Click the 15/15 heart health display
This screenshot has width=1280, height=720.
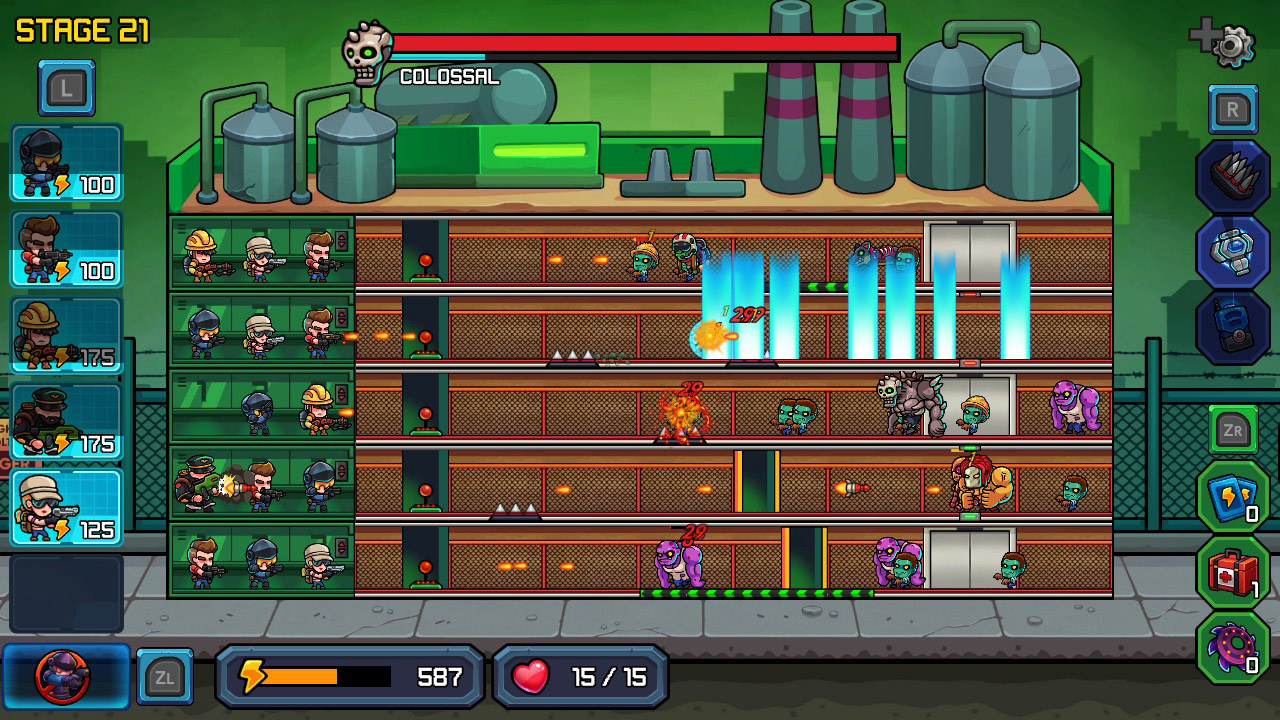[580, 676]
